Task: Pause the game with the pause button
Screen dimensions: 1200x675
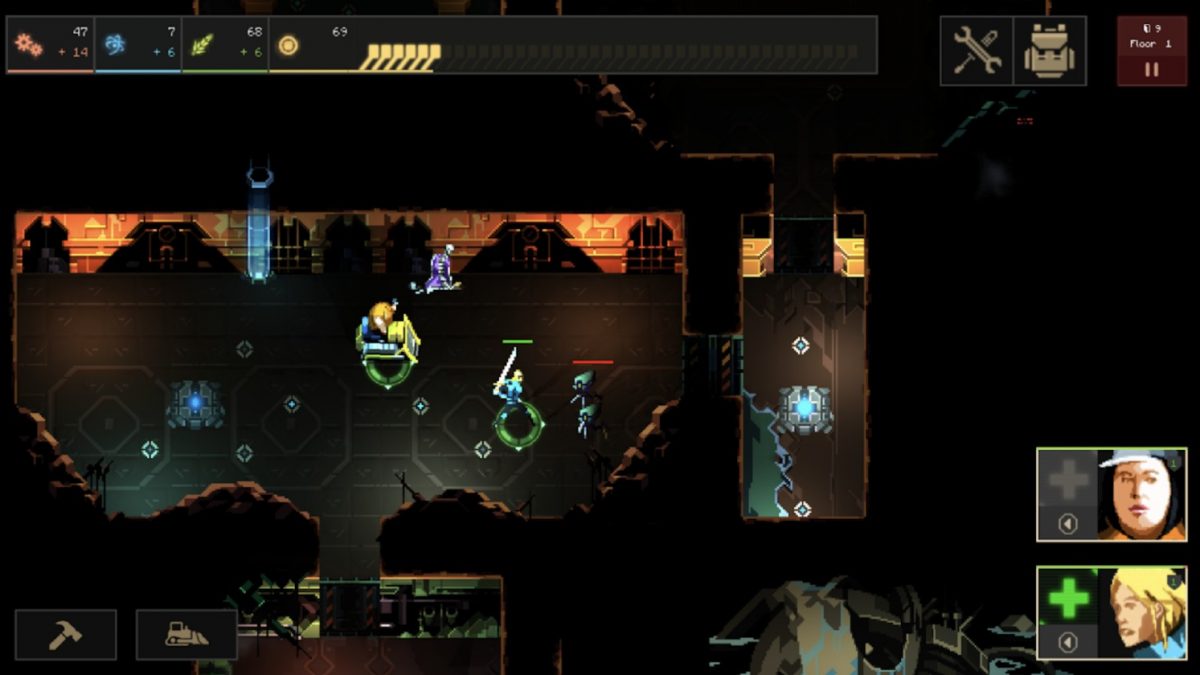Action: pyautogui.click(x=1151, y=70)
